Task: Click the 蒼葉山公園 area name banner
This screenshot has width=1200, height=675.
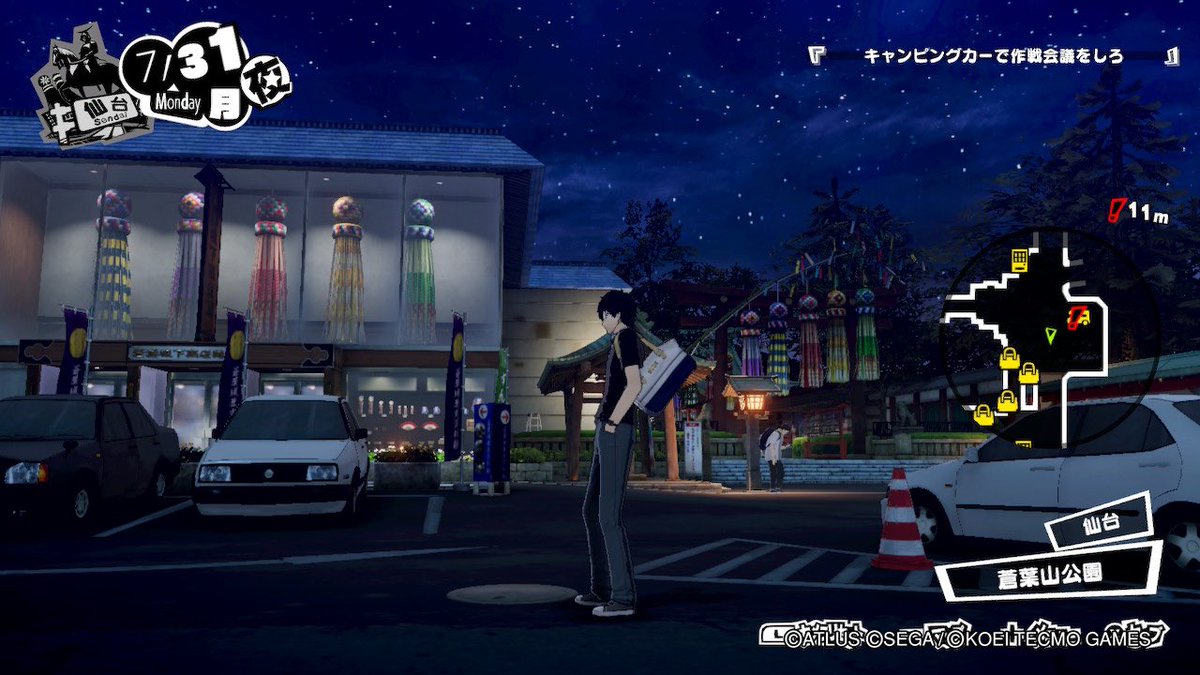Action: [1048, 577]
